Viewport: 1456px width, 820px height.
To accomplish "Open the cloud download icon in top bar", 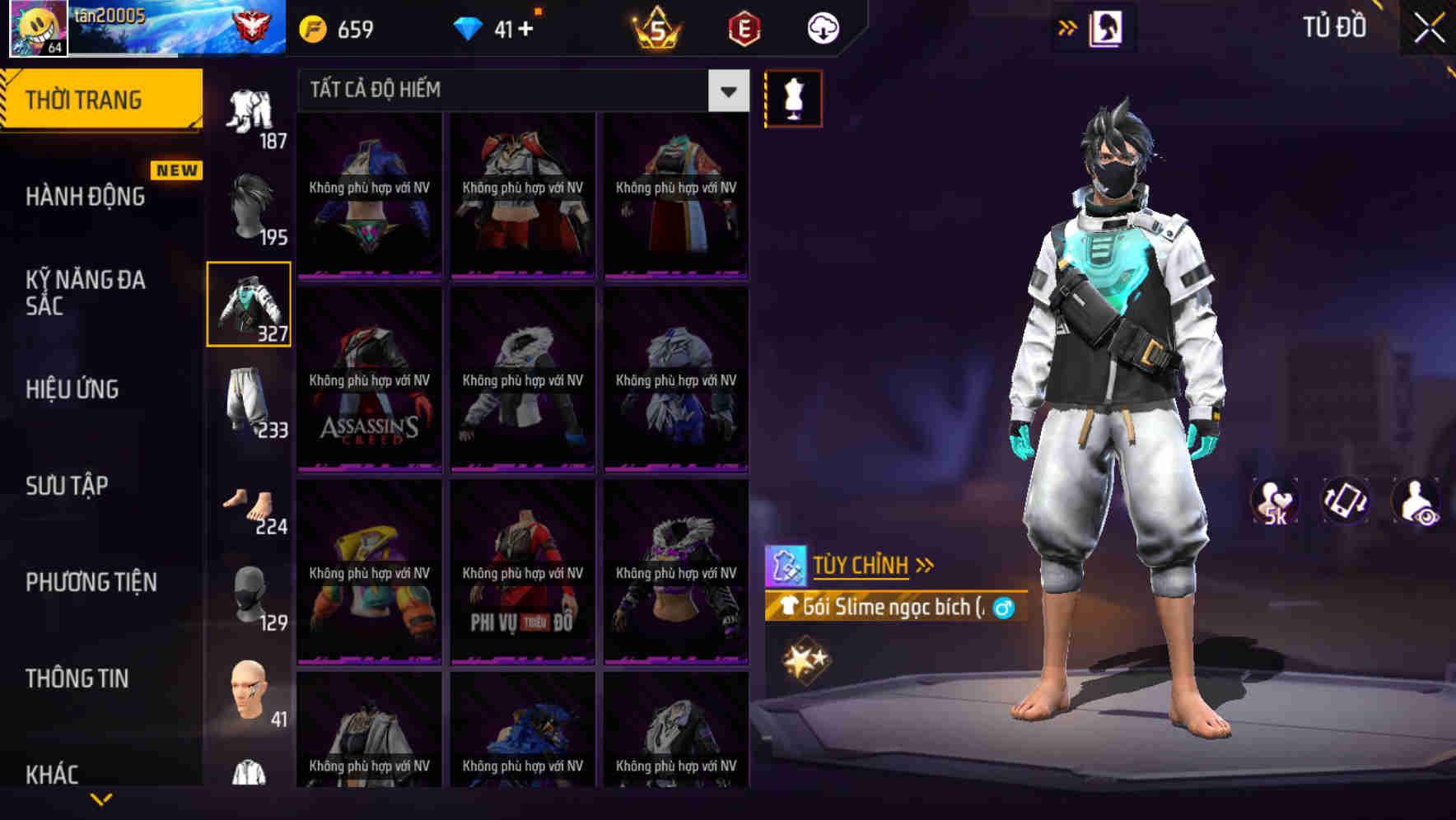I will tap(822, 27).
